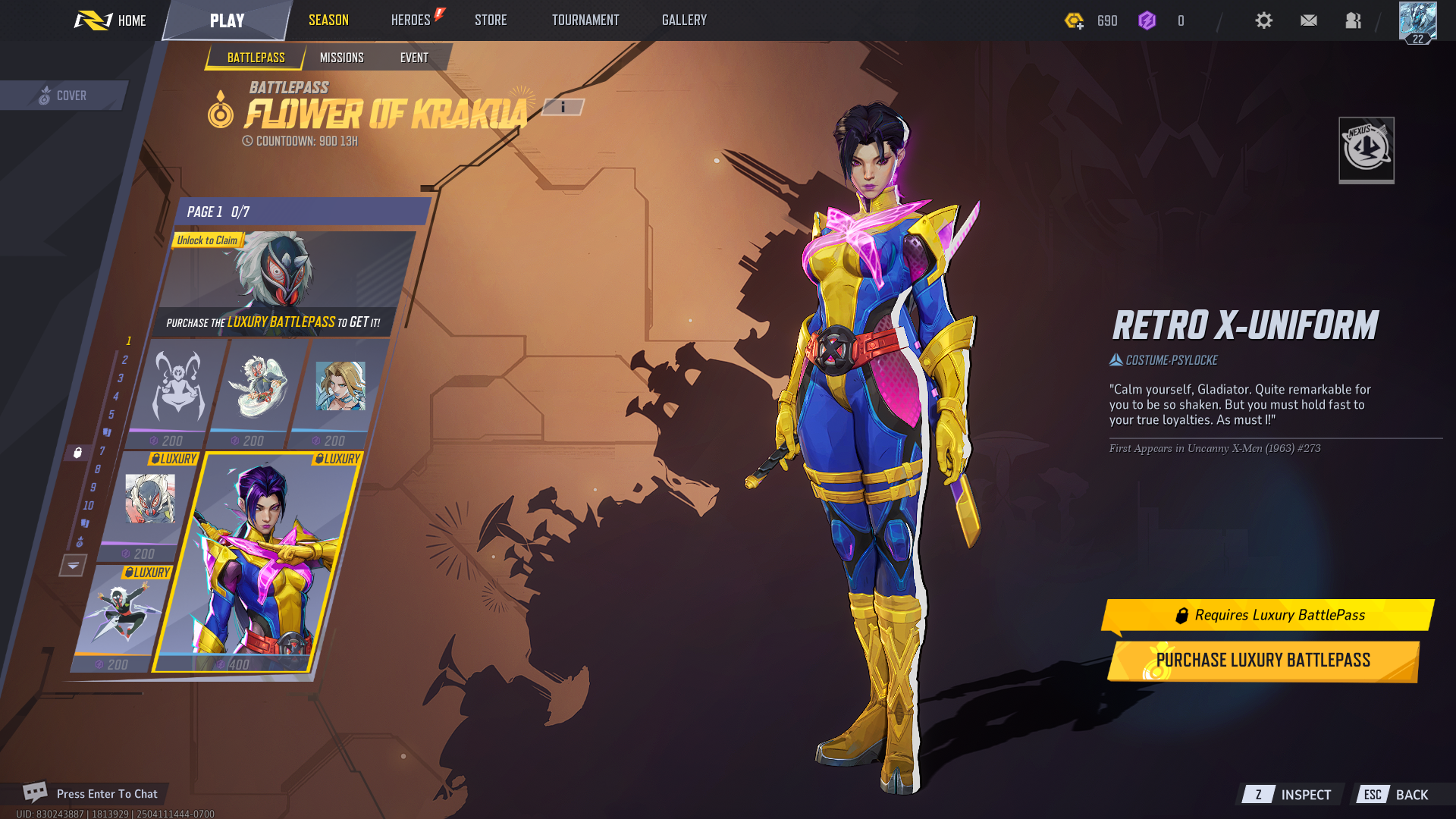Screen dimensions: 1456x819
Task: Select the Psylocke Retro X-Uniform reward tile
Action: 258,561
